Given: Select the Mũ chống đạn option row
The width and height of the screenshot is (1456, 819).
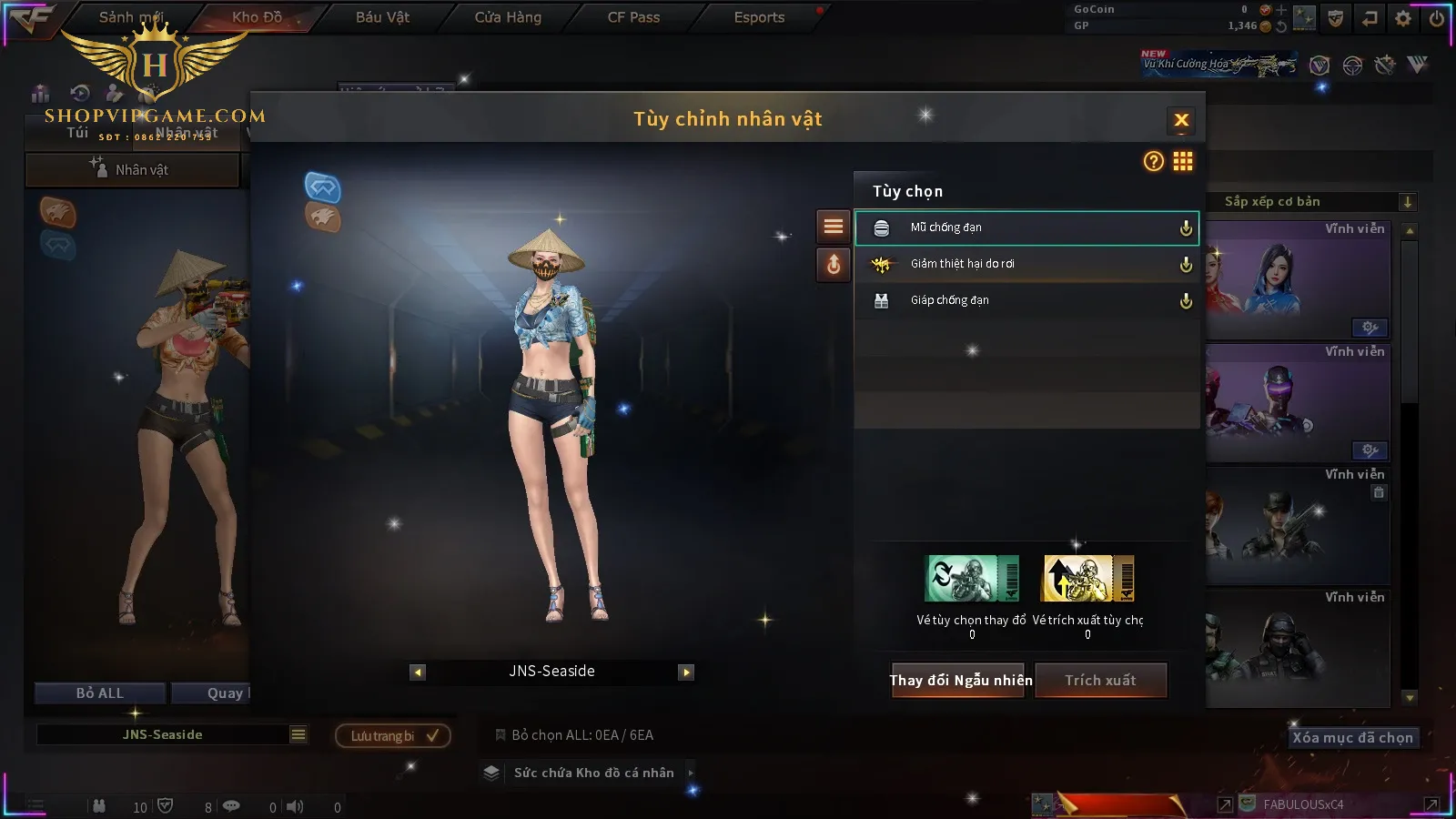Looking at the screenshot, I should [x=1026, y=227].
